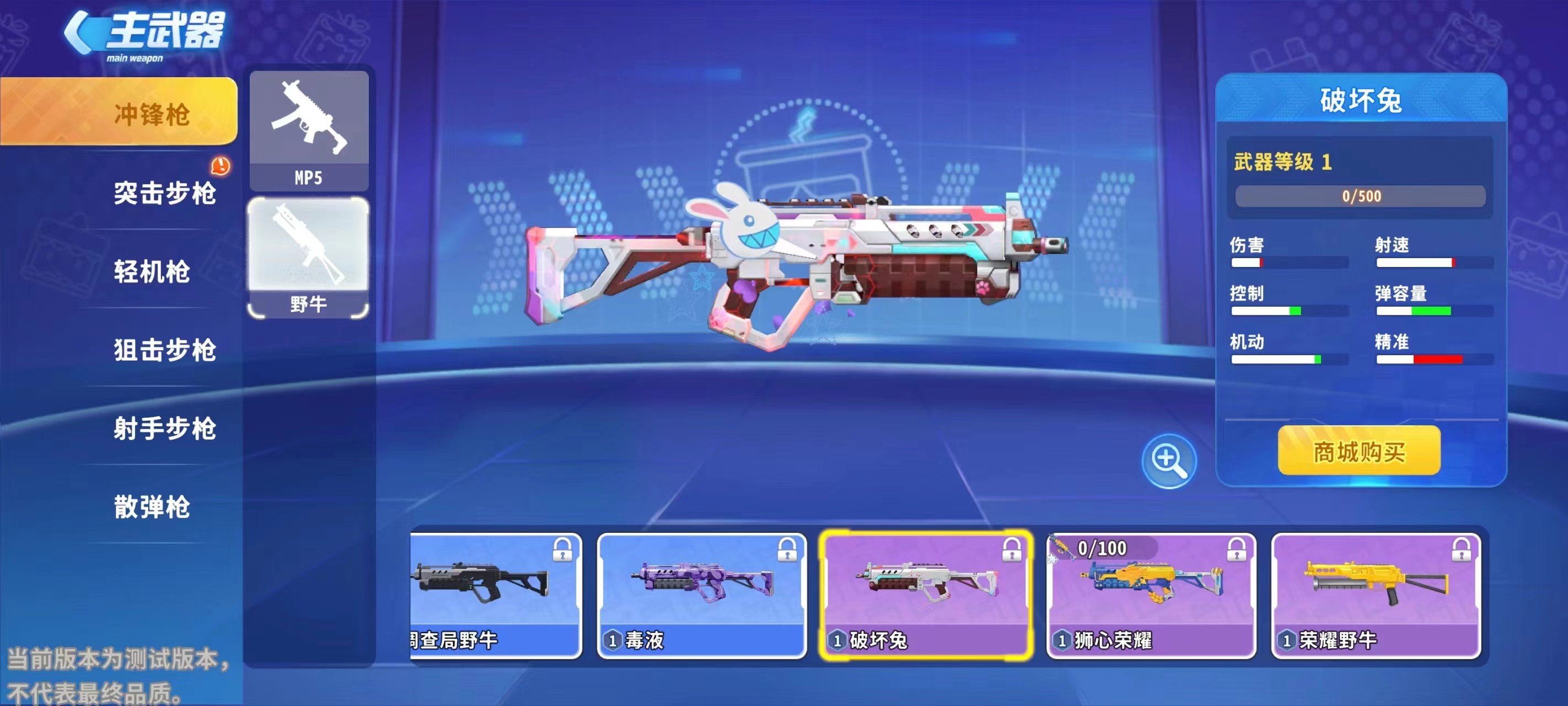Select the 突击步枪 category
1568x706 pixels.
pyautogui.click(x=165, y=195)
